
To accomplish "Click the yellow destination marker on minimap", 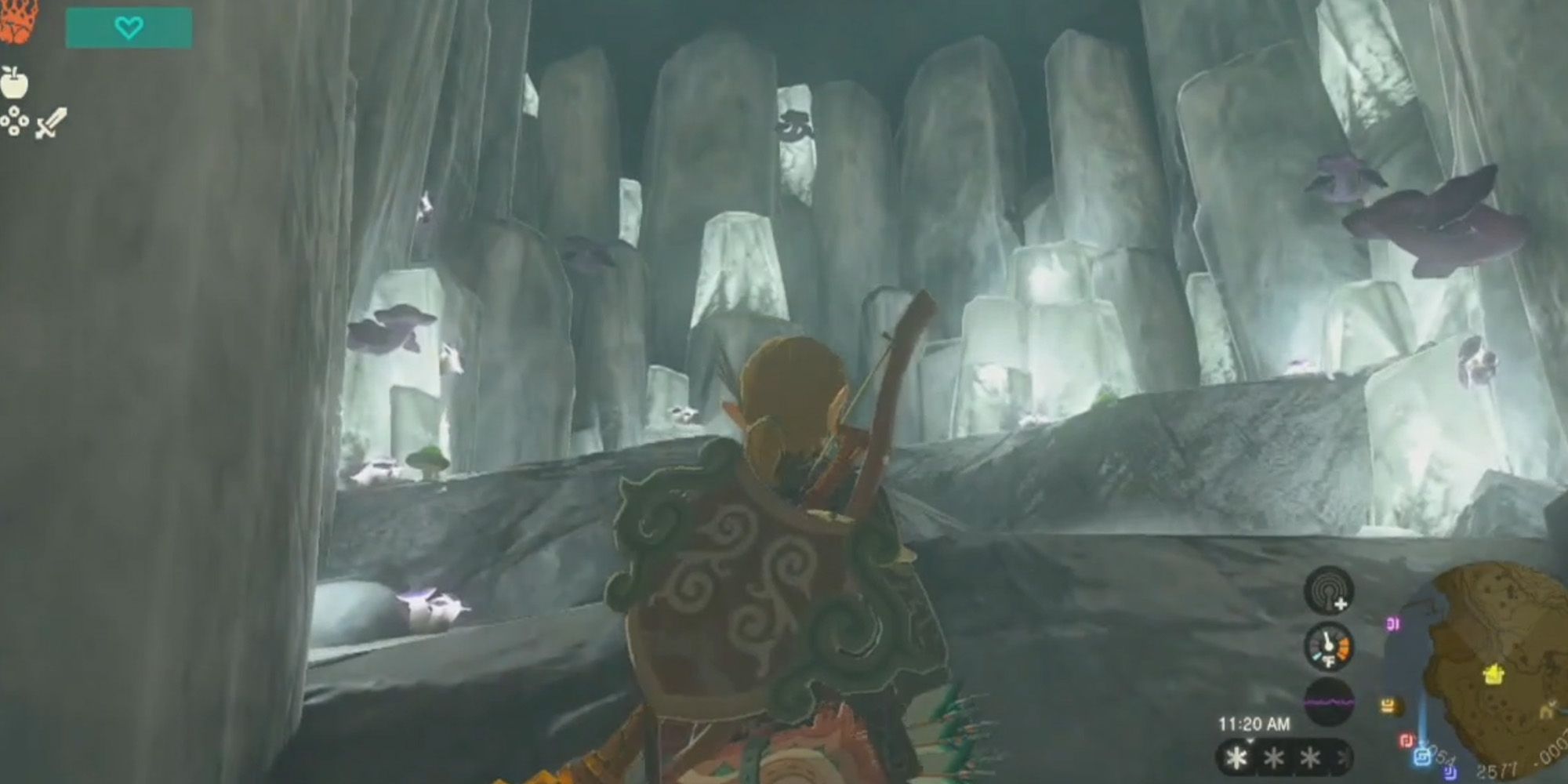I will point(1494,673).
